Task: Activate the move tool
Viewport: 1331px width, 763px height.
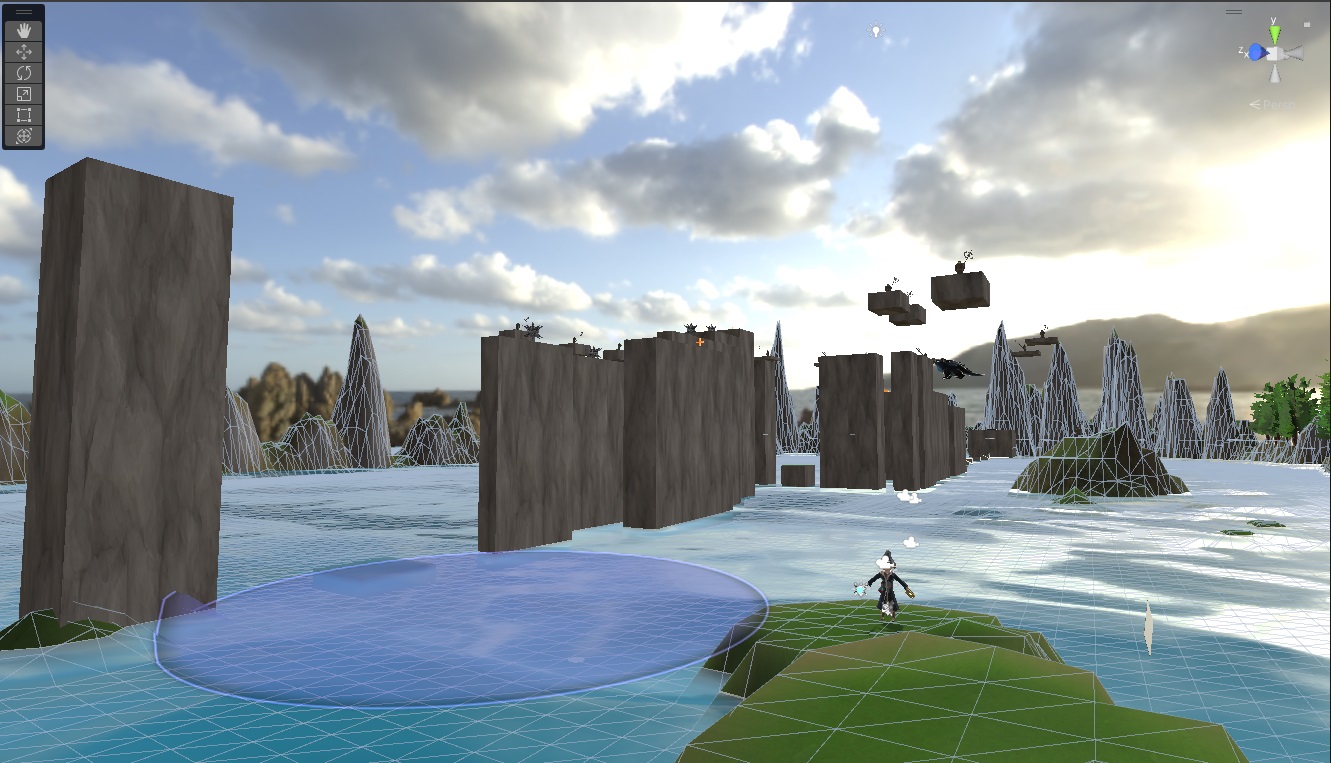Action: (x=24, y=51)
